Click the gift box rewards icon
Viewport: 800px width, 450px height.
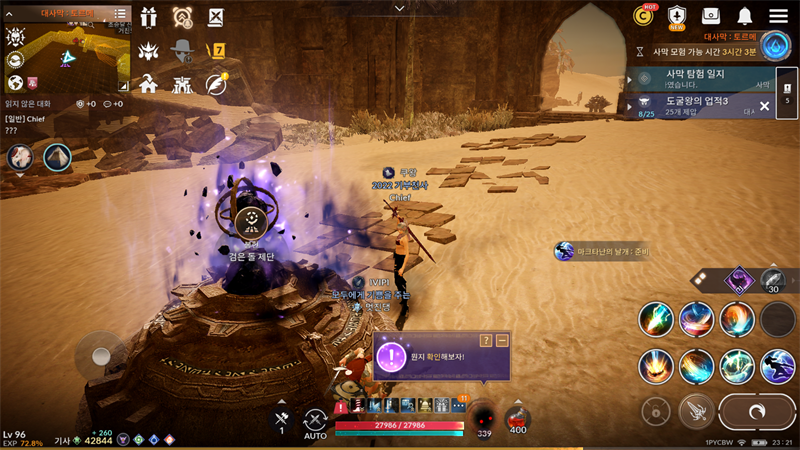(x=149, y=17)
